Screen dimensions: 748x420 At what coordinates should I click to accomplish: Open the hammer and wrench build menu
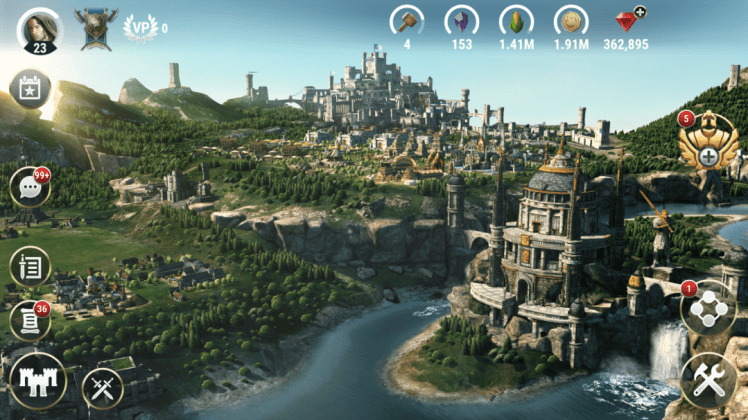tap(708, 381)
